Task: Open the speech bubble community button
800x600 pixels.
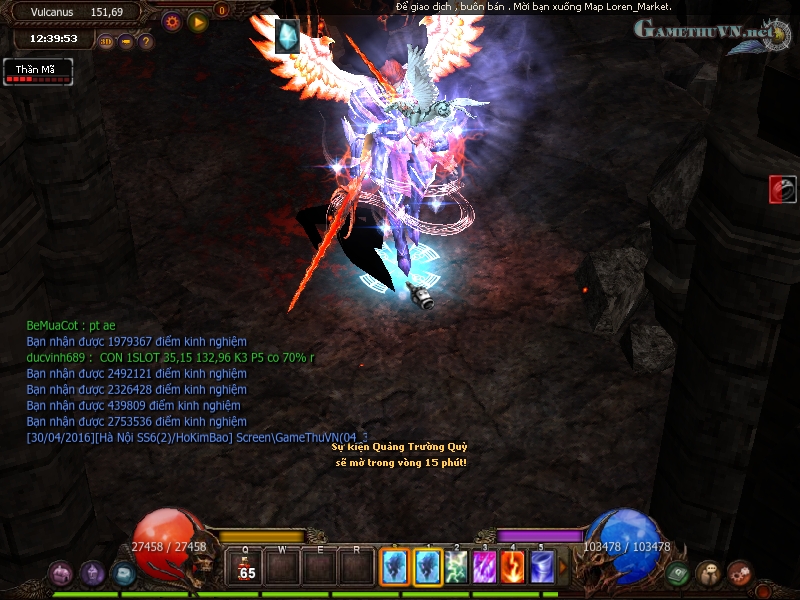Action: pyautogui.click(x=709, y=573)
